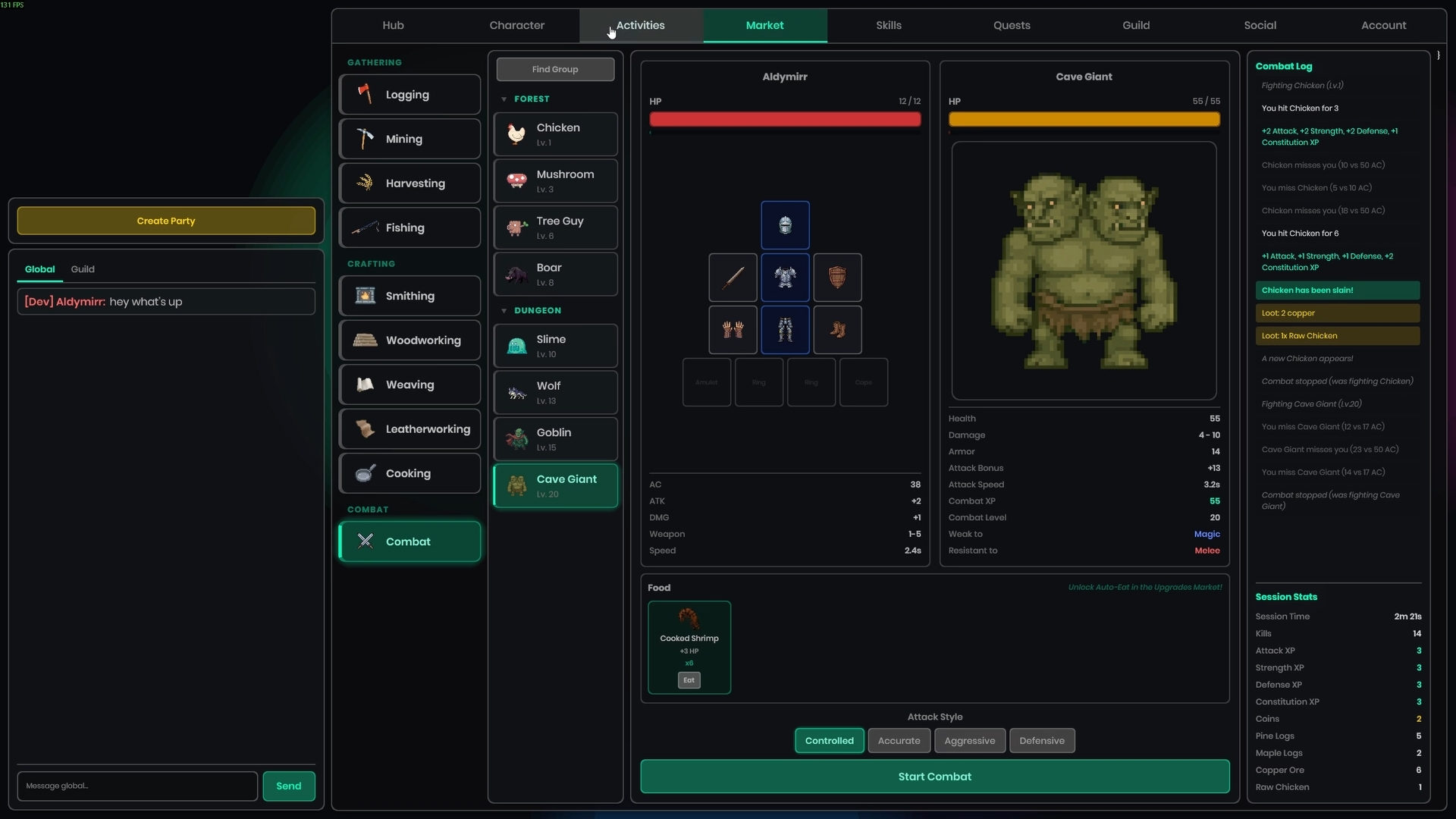Viewport: 1456px width, 819px height.
Task: Pick the Accurate attack style
Action: click(x=899, y=741)
